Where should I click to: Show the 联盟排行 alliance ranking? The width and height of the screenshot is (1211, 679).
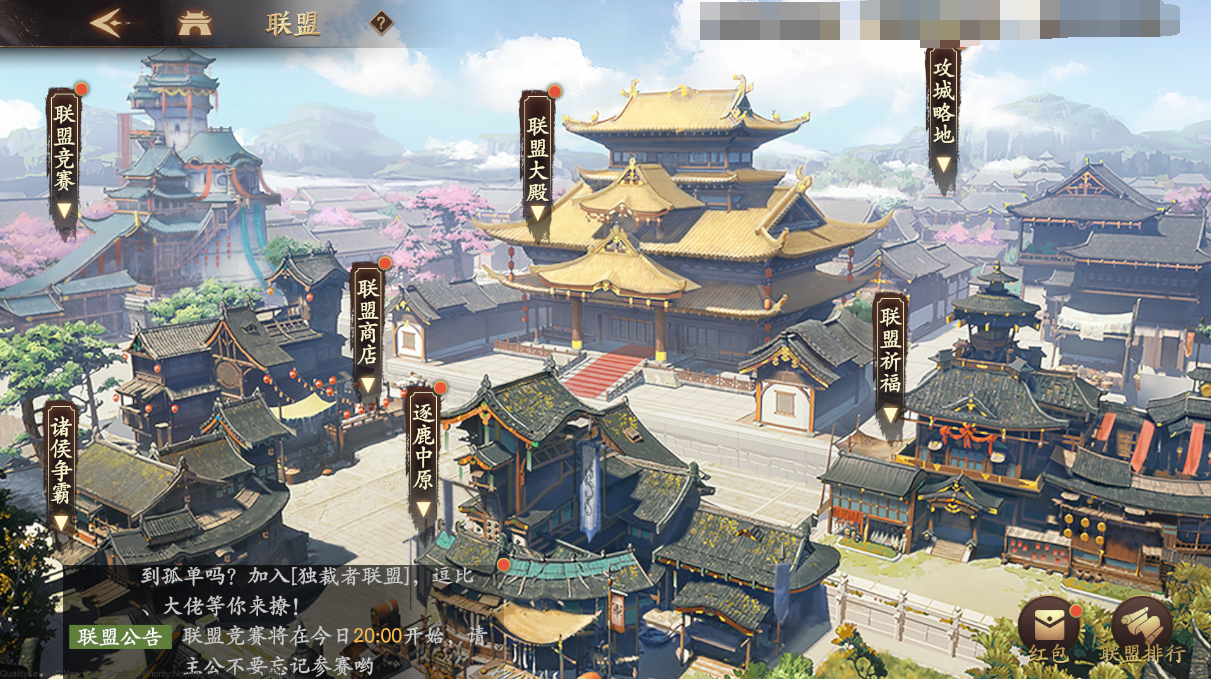tap(1142, 631)
